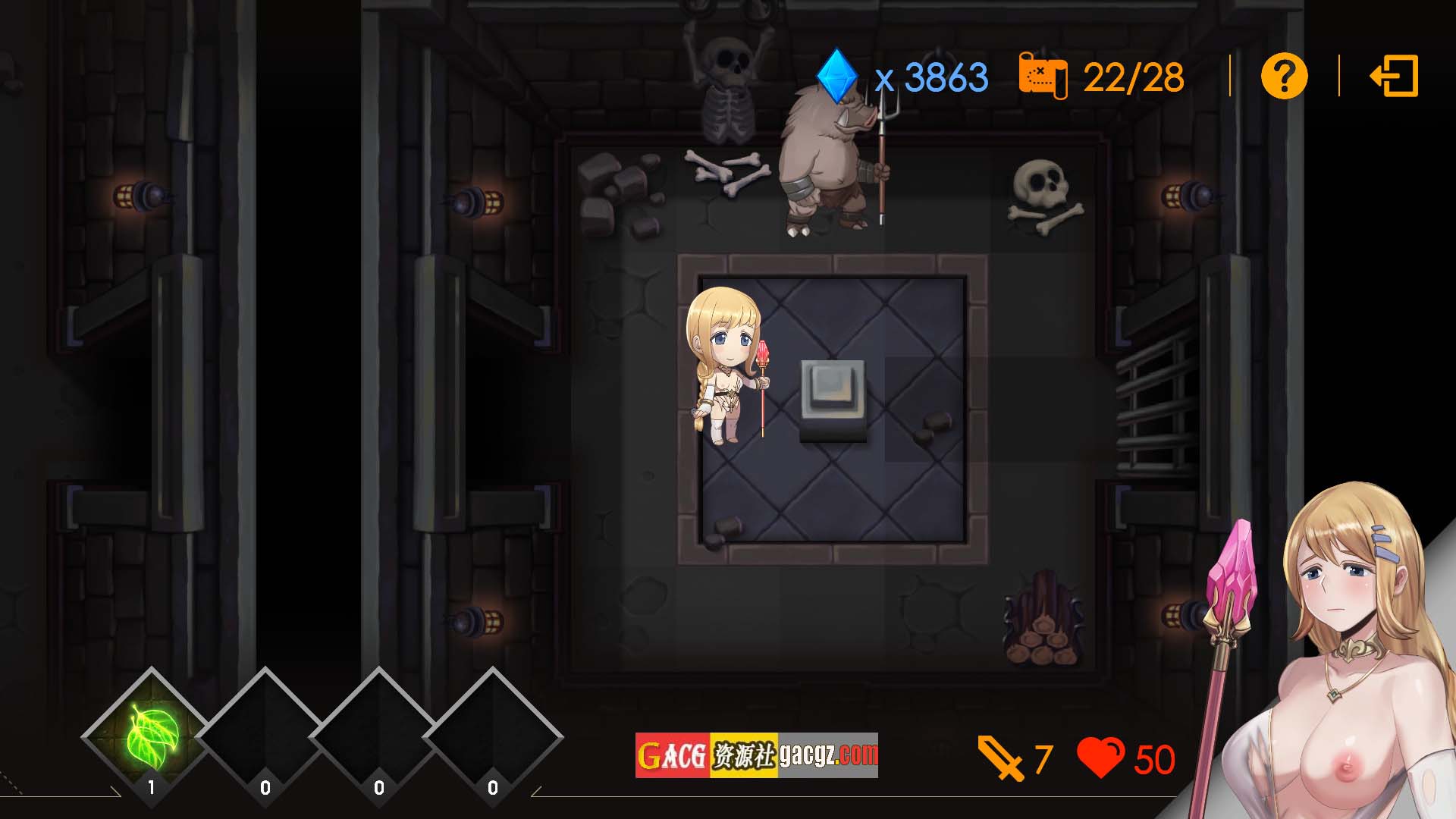The height and width of the screenshot is (819, 1456).
Task: Click the exit door icon
Action: pos(1394,77)
